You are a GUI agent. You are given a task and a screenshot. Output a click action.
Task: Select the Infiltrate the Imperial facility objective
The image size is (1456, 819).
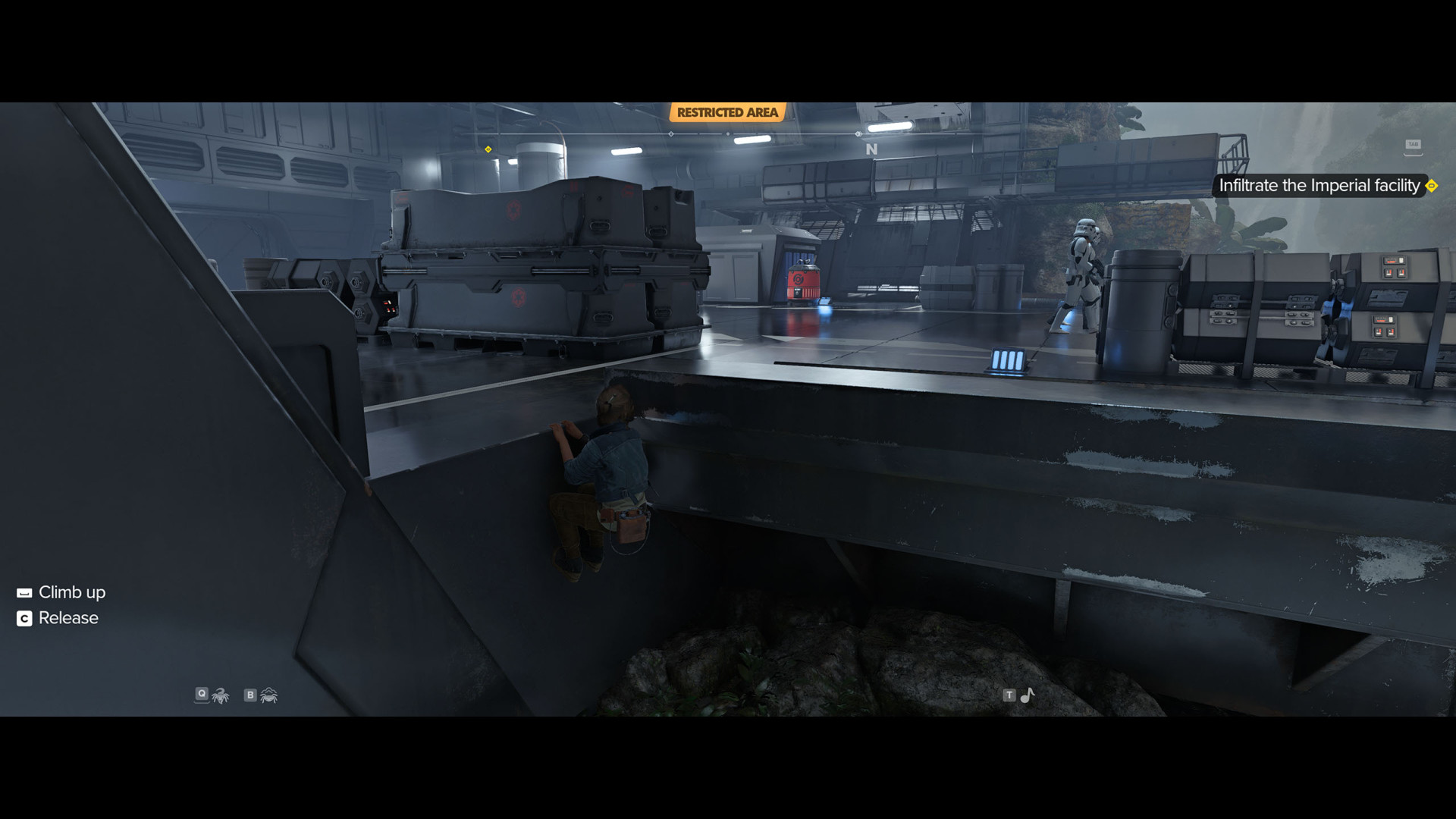pyautogui.click(x=1319, y=186)
